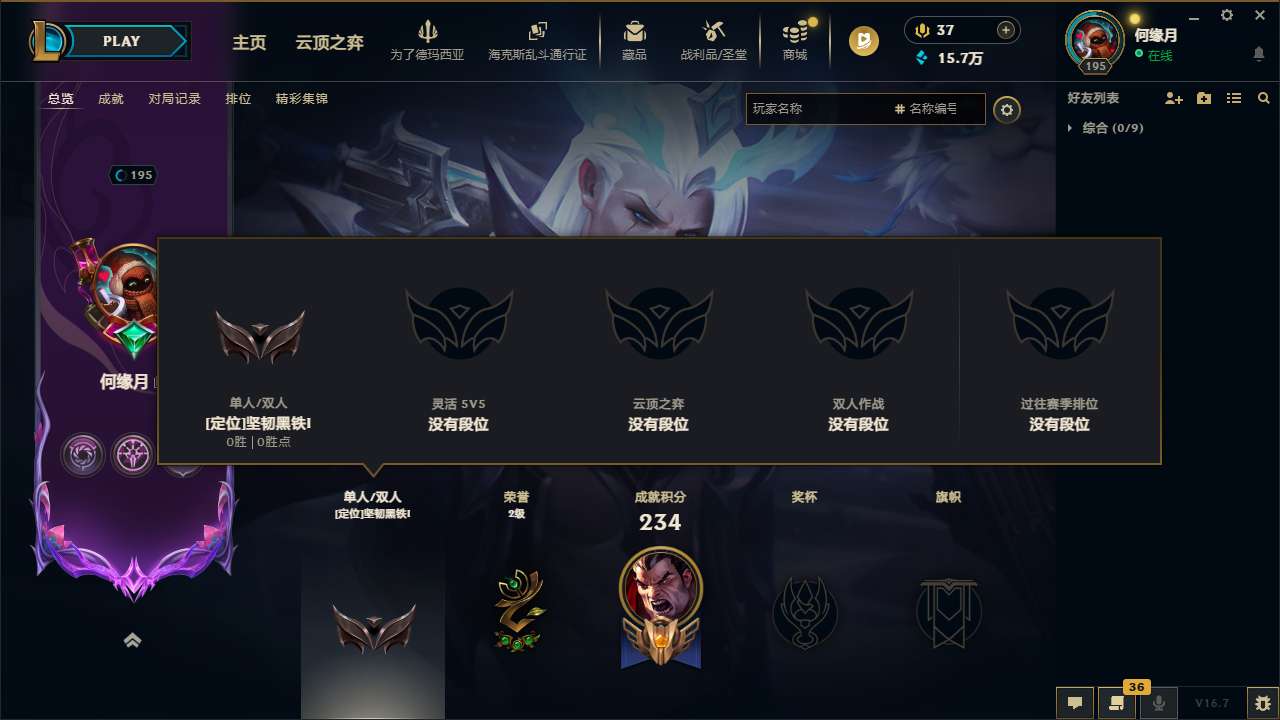Switch to the 对局记录 tab

(174, 99)
